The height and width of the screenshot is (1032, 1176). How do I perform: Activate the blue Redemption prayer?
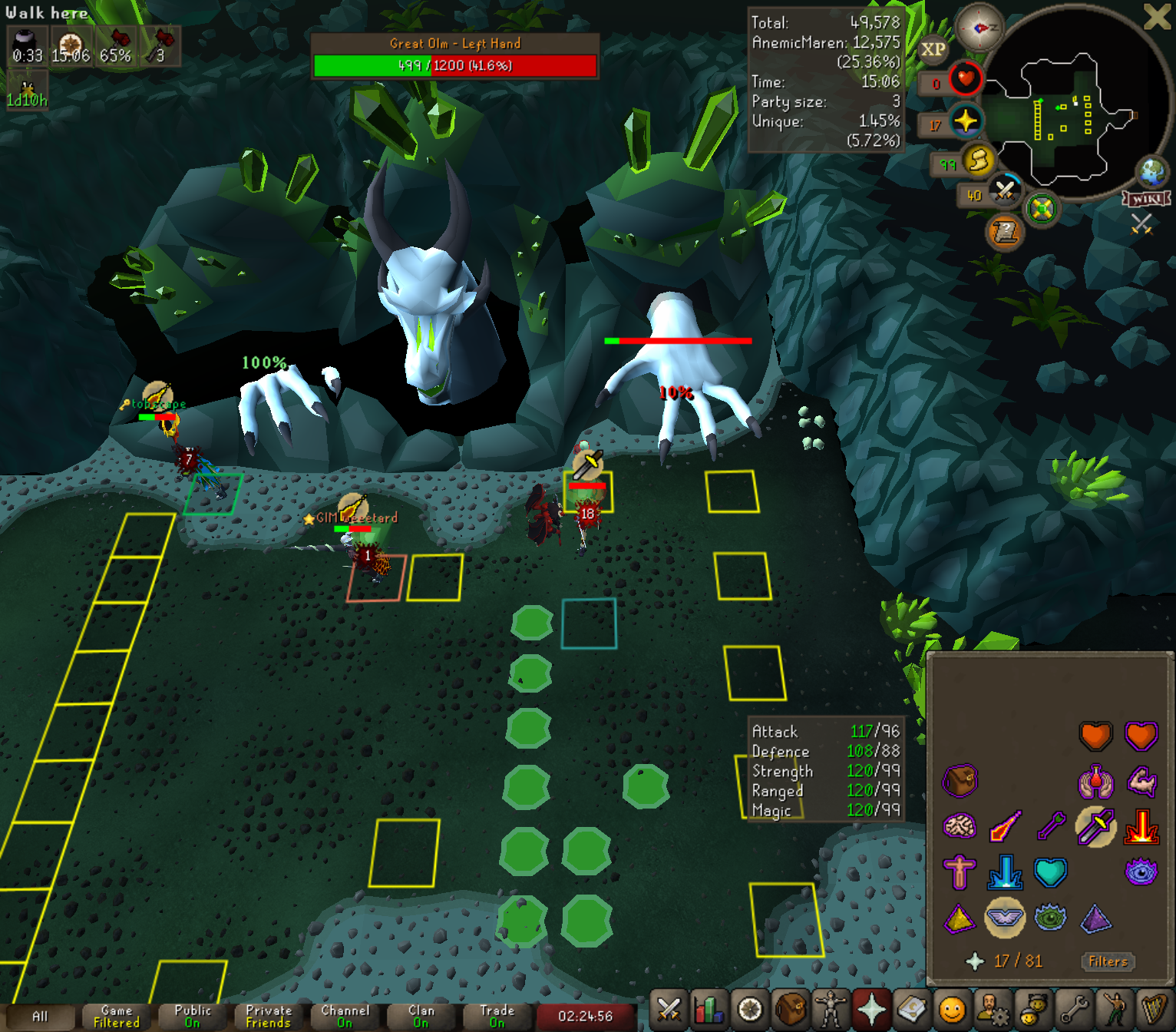1005,872
